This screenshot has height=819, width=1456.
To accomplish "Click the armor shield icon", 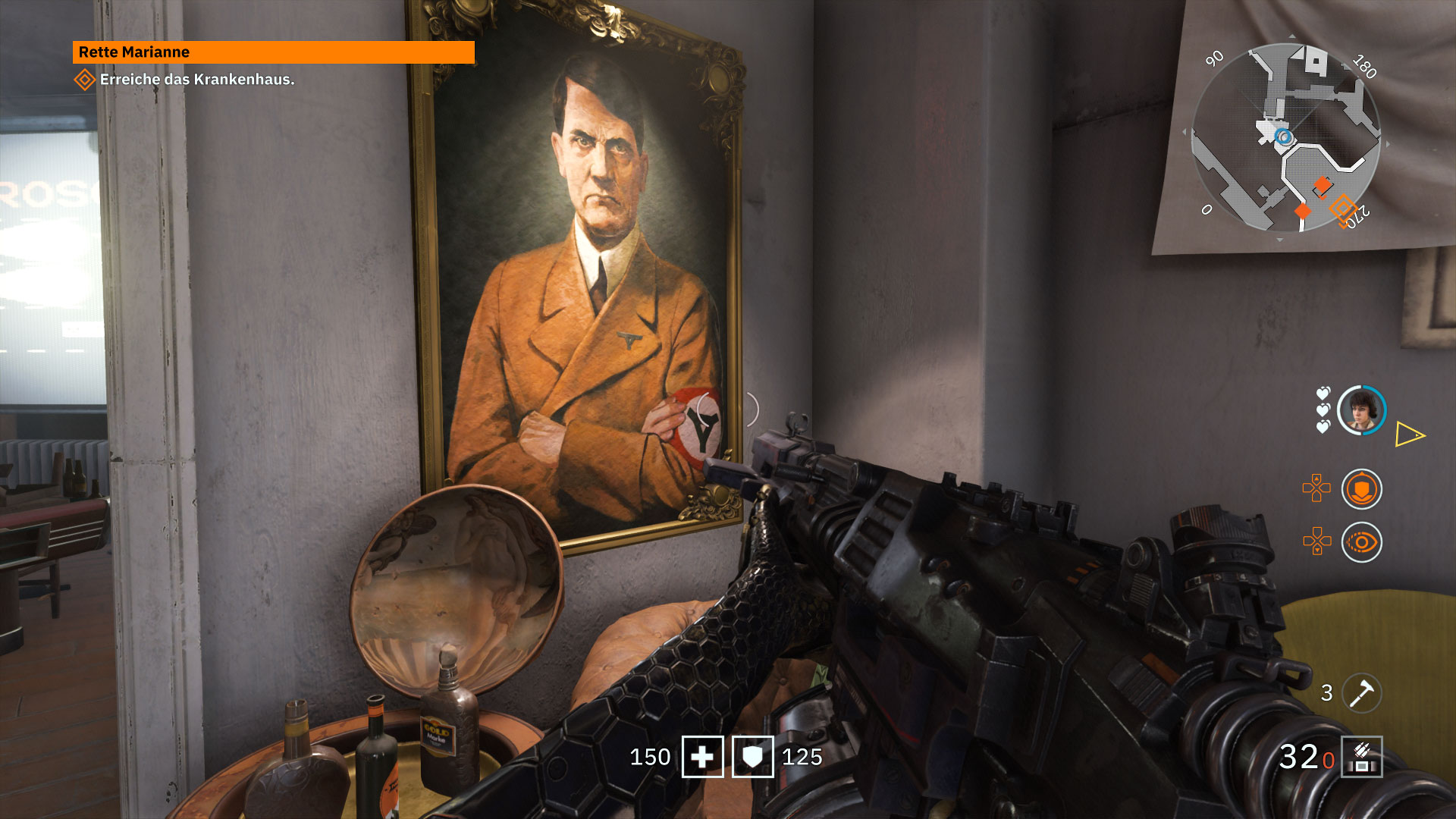I will (752, 757).
